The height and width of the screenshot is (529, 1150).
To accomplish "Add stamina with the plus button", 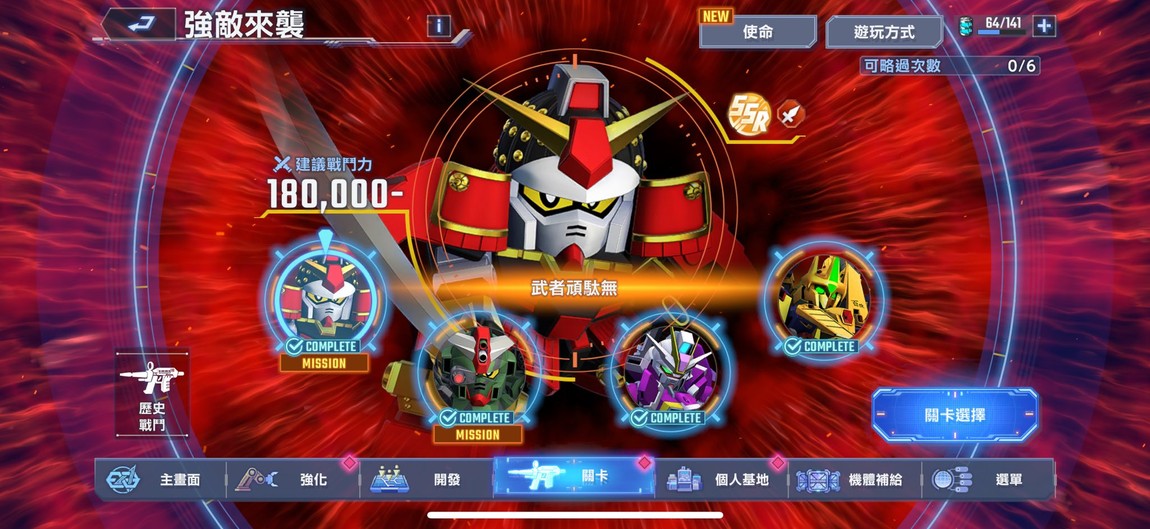I will click(1044, 26).
